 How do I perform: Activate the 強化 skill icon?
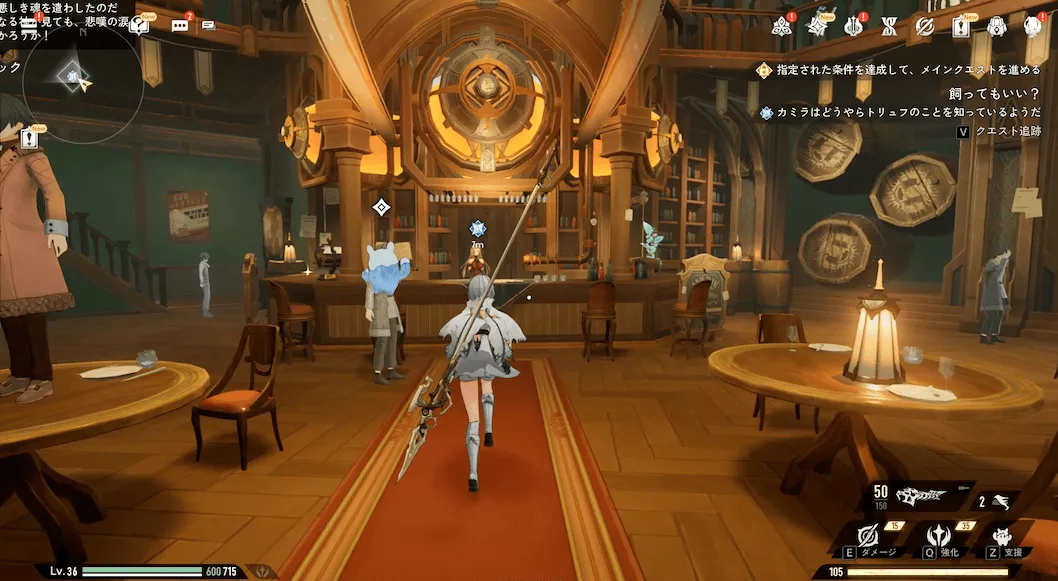[x=939, y=536]
